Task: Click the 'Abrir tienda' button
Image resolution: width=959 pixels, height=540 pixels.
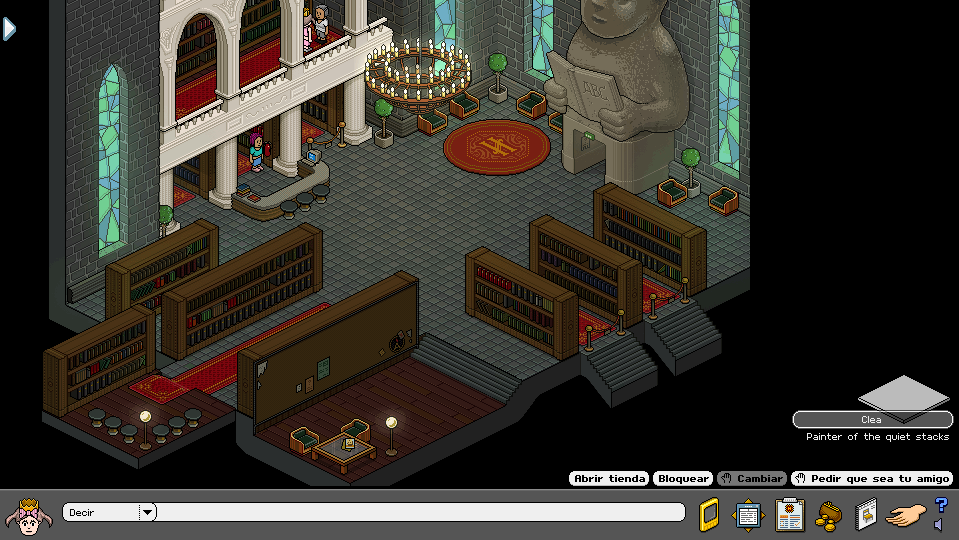Action: tap(609, 479)
